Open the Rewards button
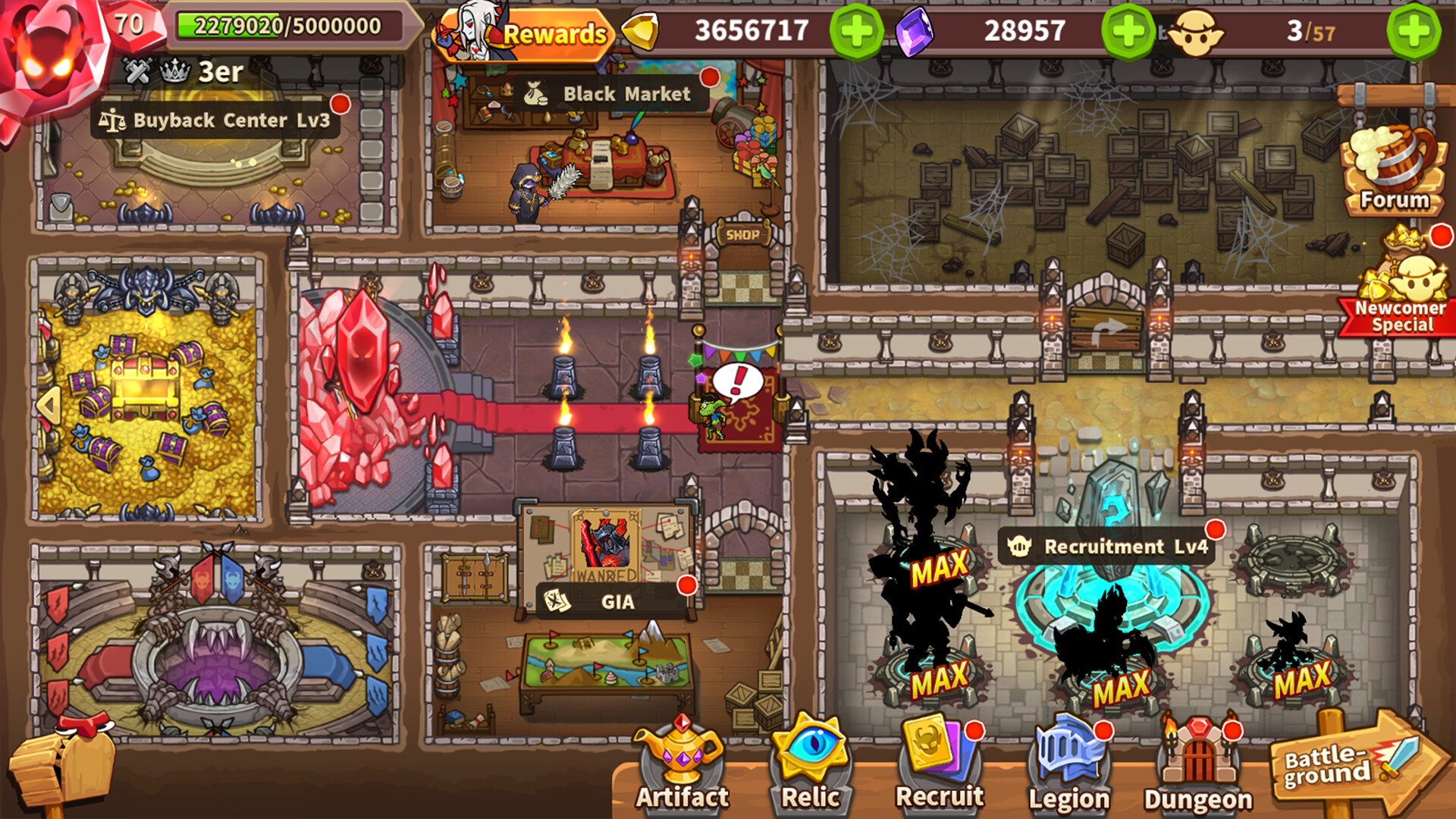Image resolution: width=1456 pixels, height=819 pixels. [x=553, y=33]
